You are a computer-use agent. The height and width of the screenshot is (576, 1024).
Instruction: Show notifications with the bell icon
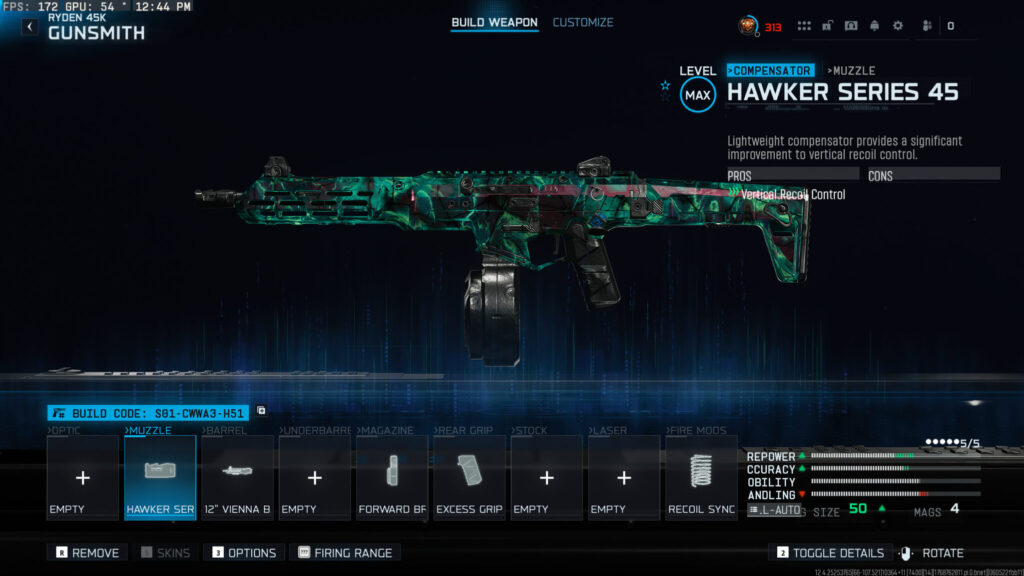(x=874, y=26)
